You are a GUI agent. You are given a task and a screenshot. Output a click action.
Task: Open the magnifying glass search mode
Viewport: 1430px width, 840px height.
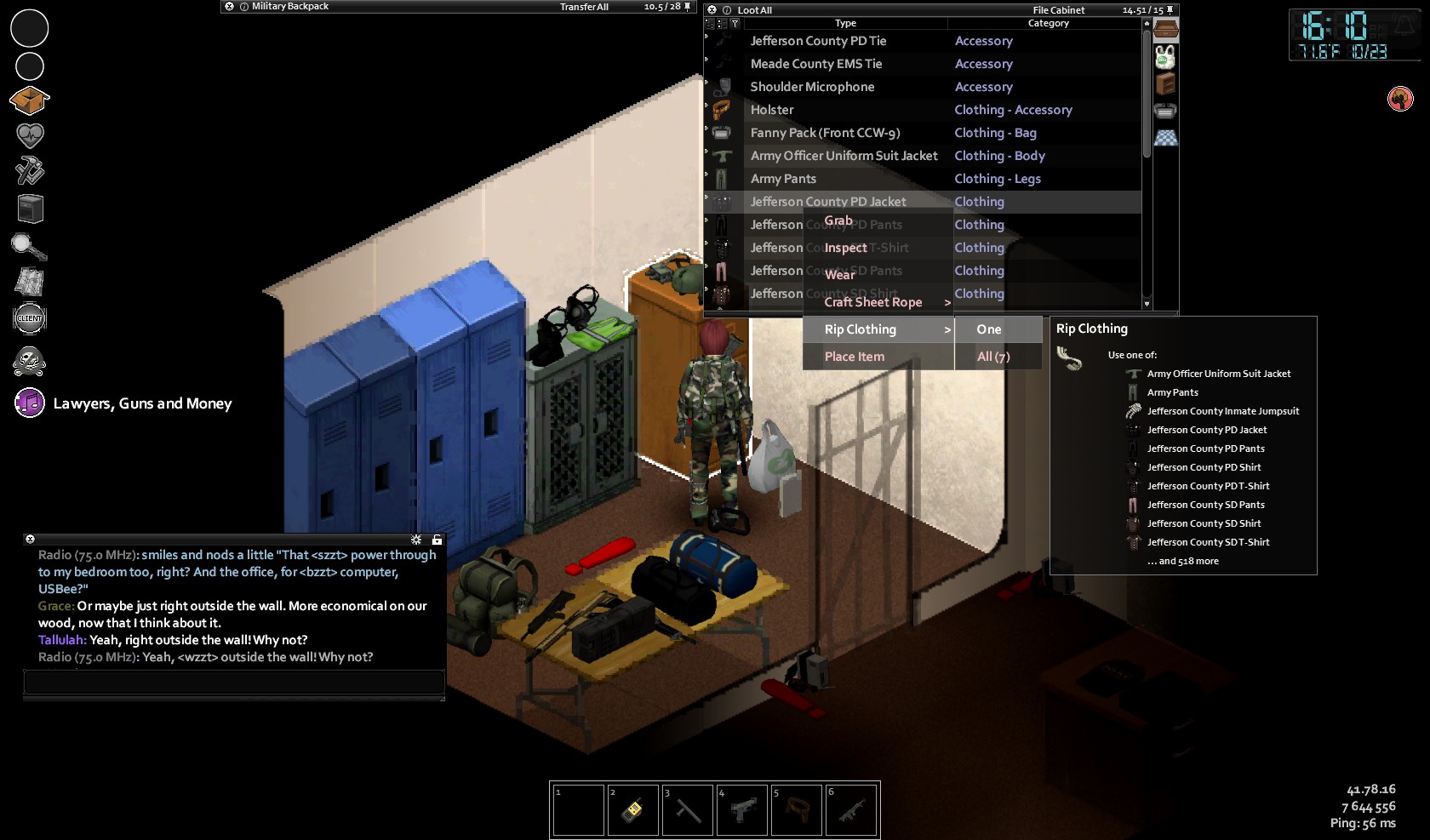pos(29,247)
